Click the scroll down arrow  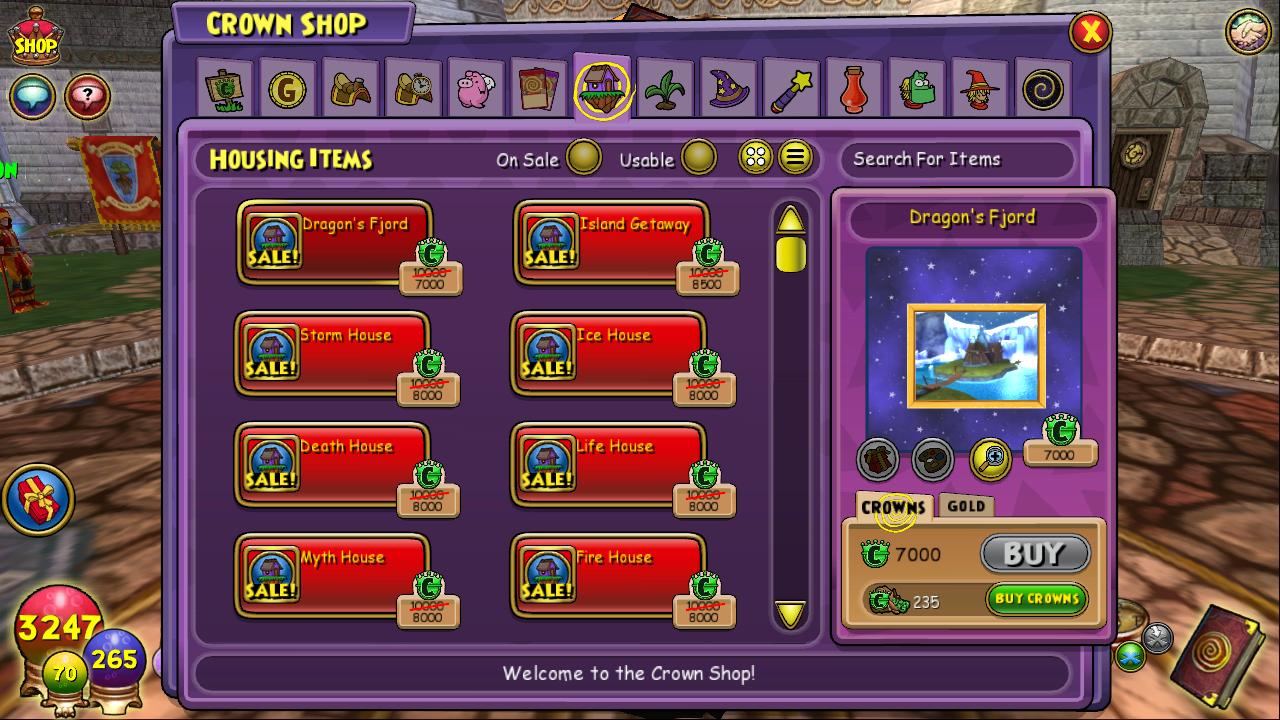click(x=790, y=613)
